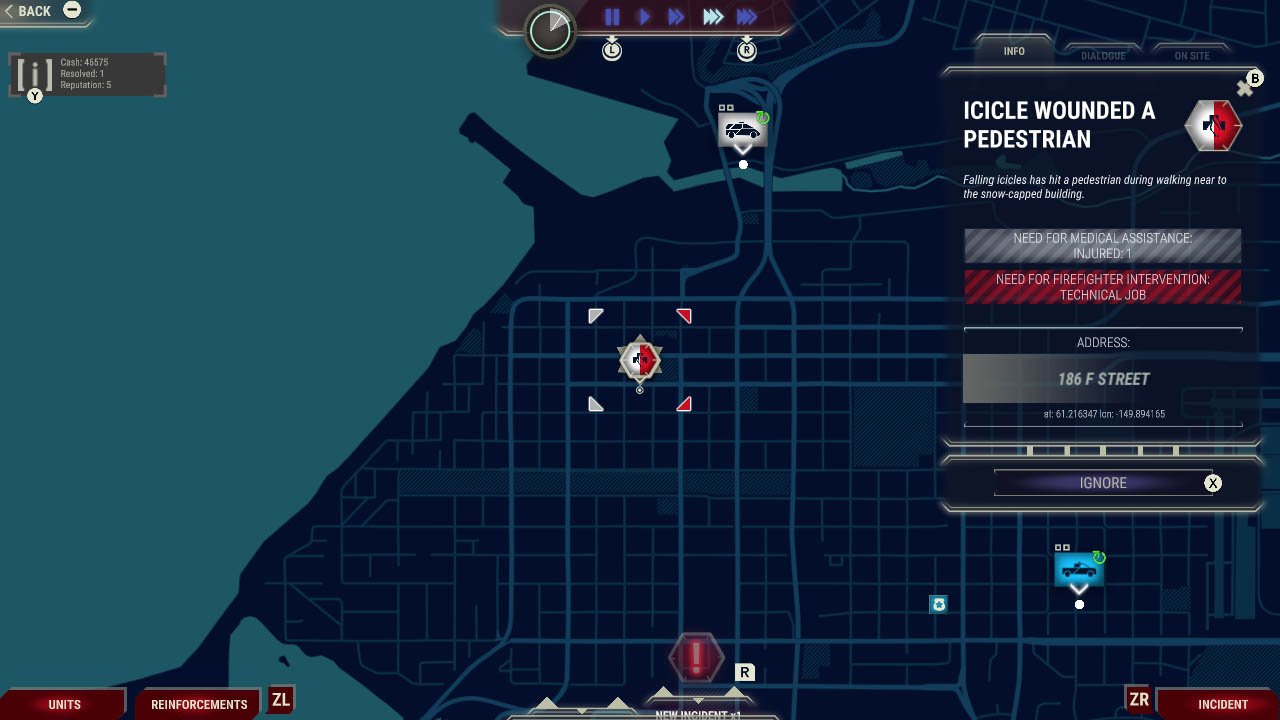This screenshot has width=1280, height=720.
Task: Select the police car unit near the harbor
Action: (742, 128)
